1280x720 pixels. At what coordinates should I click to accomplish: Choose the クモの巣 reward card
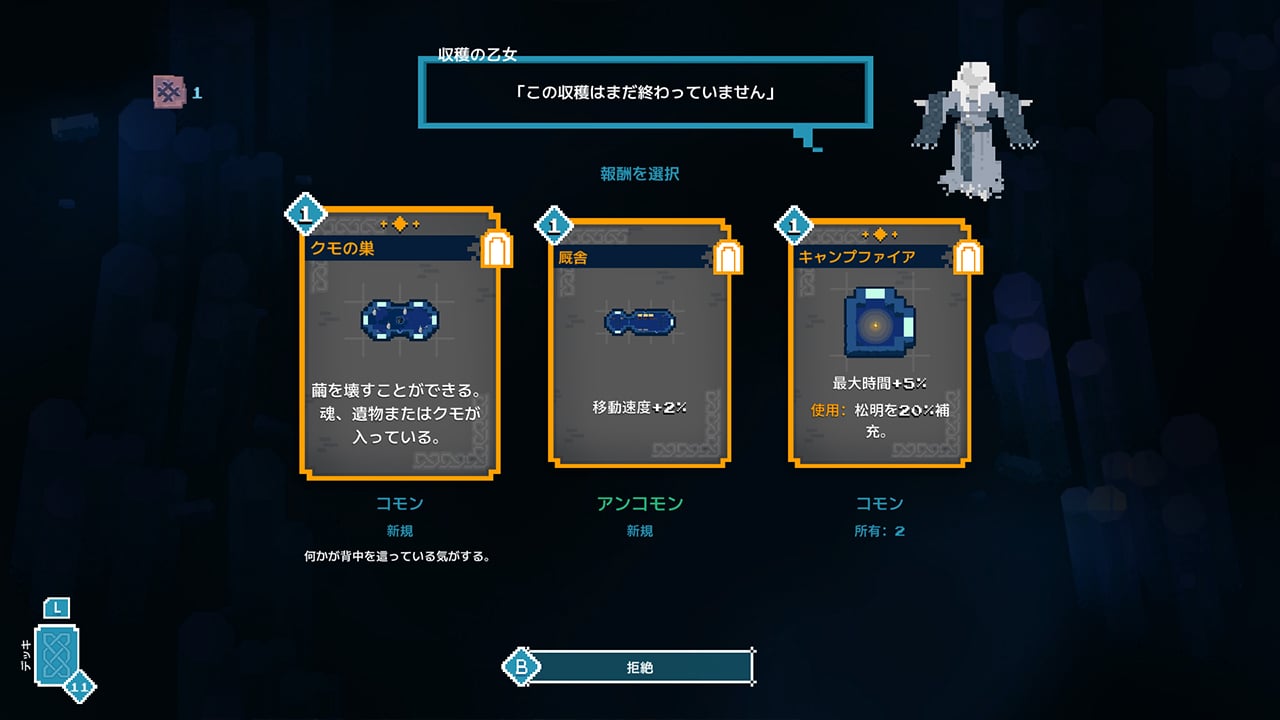tap(399, 343)
